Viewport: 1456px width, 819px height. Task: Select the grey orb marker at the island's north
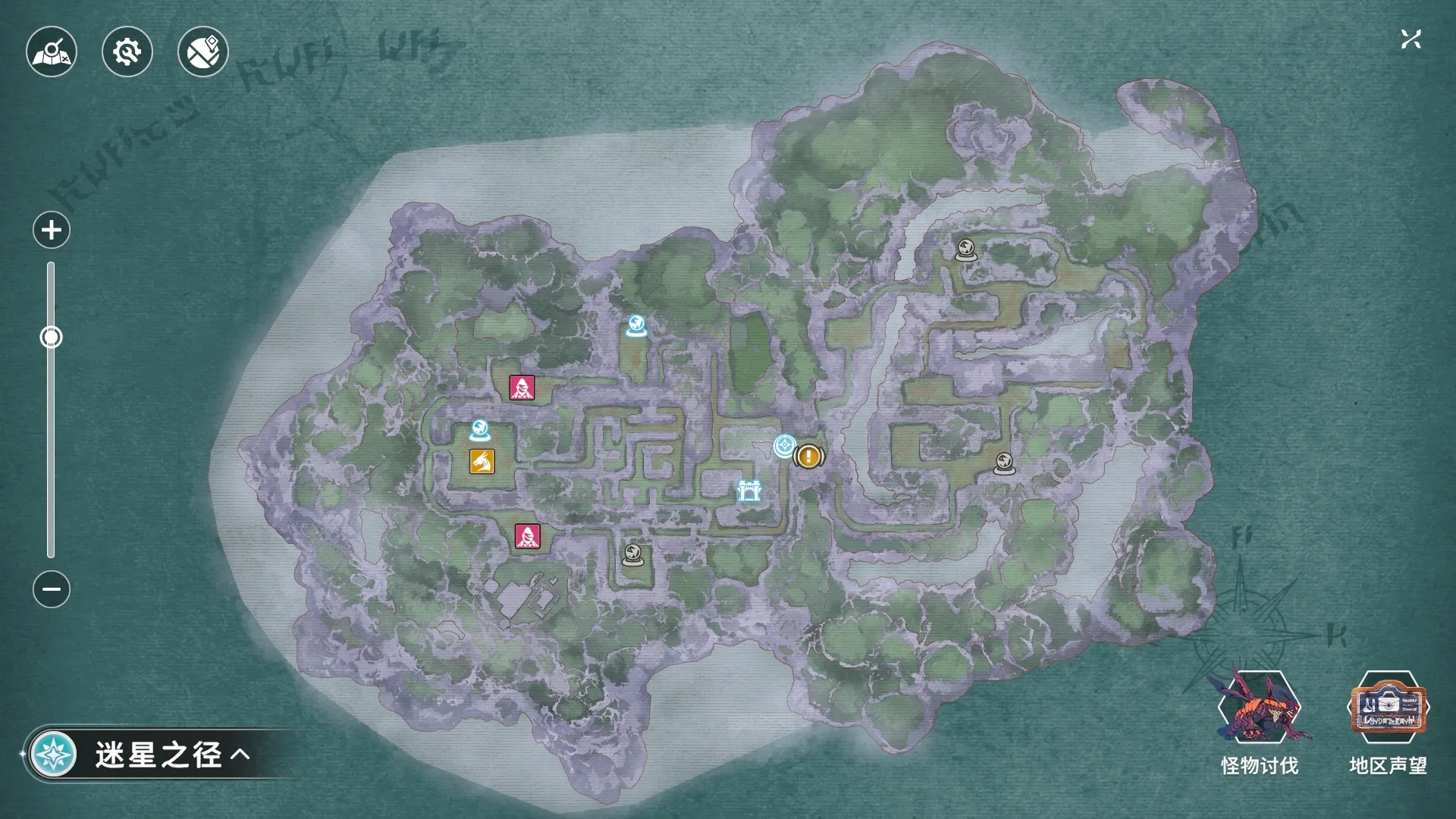[965, 249]
